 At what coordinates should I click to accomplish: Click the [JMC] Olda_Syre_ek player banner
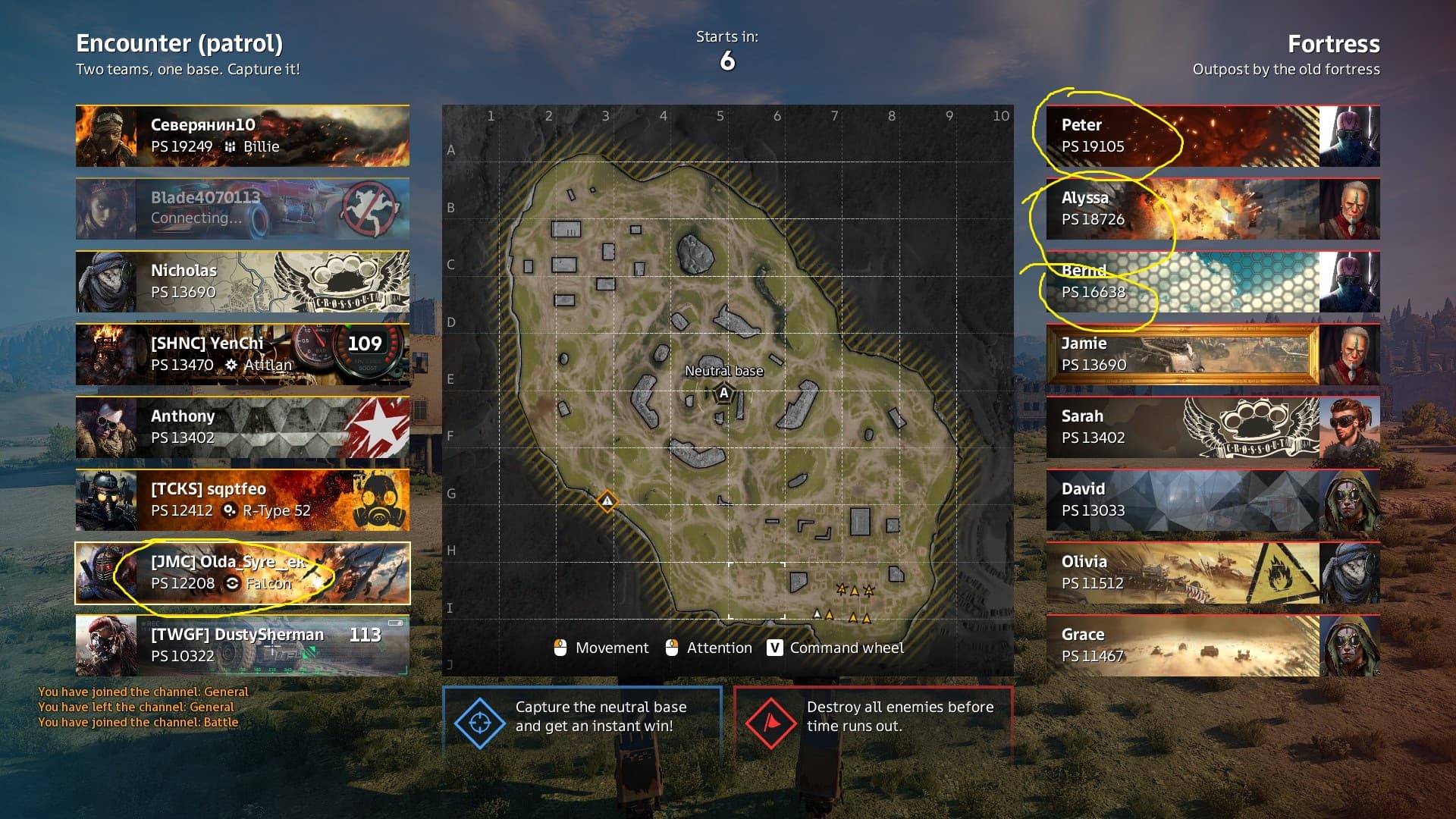point(243,573)
